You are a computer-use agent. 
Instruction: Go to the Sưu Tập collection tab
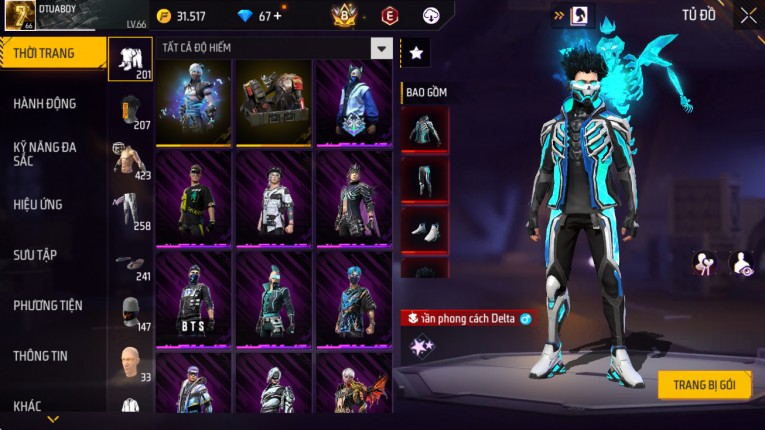pos(35,255)
